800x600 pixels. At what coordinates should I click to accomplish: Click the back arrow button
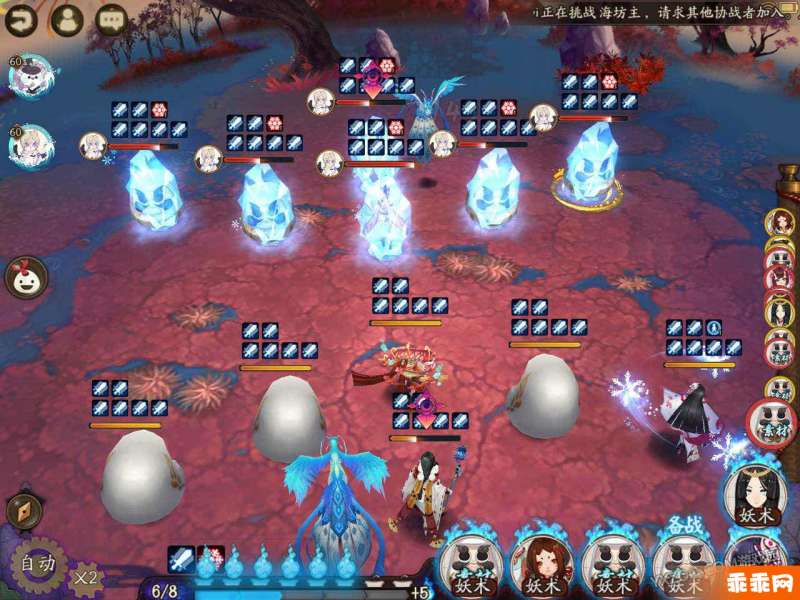23,18
